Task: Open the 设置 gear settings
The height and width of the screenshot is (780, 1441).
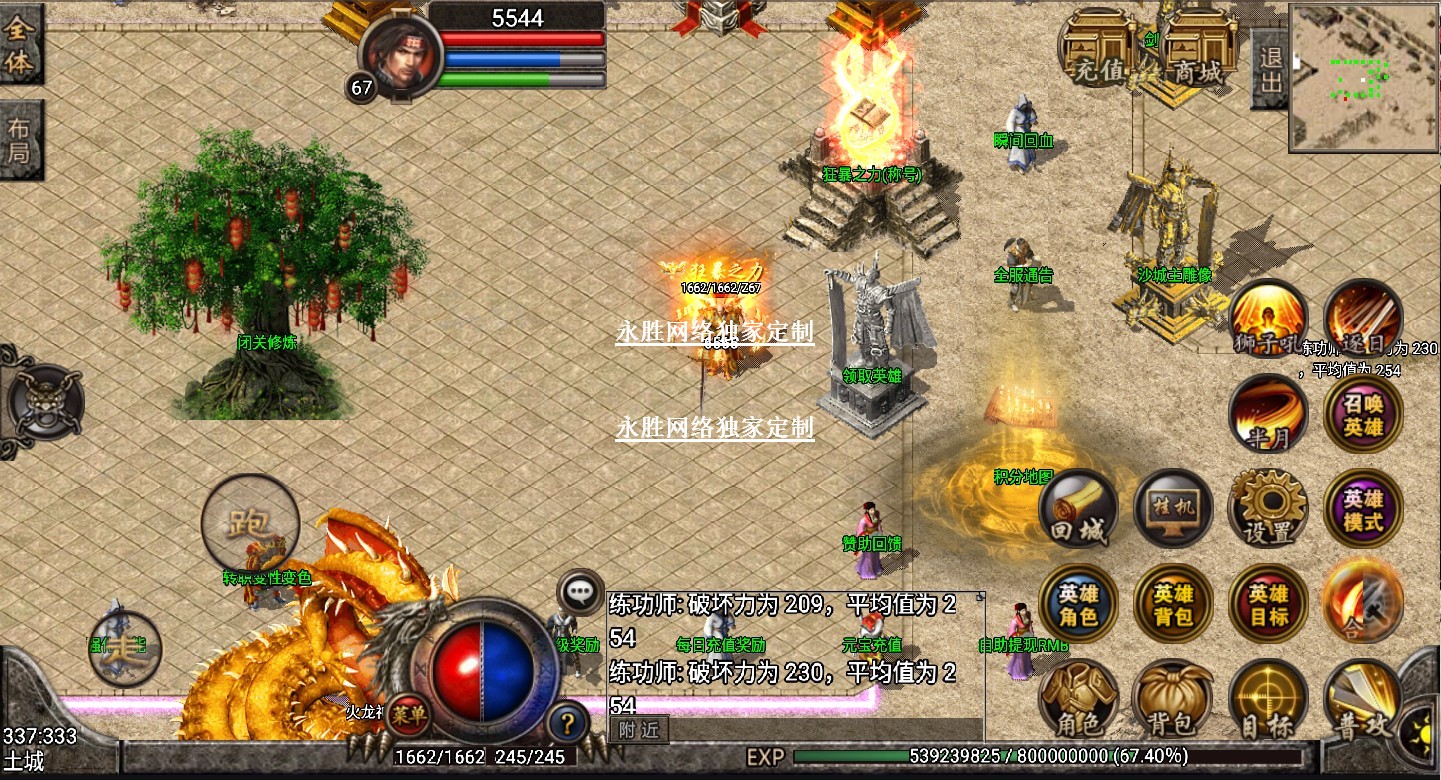Action: 1269,509
